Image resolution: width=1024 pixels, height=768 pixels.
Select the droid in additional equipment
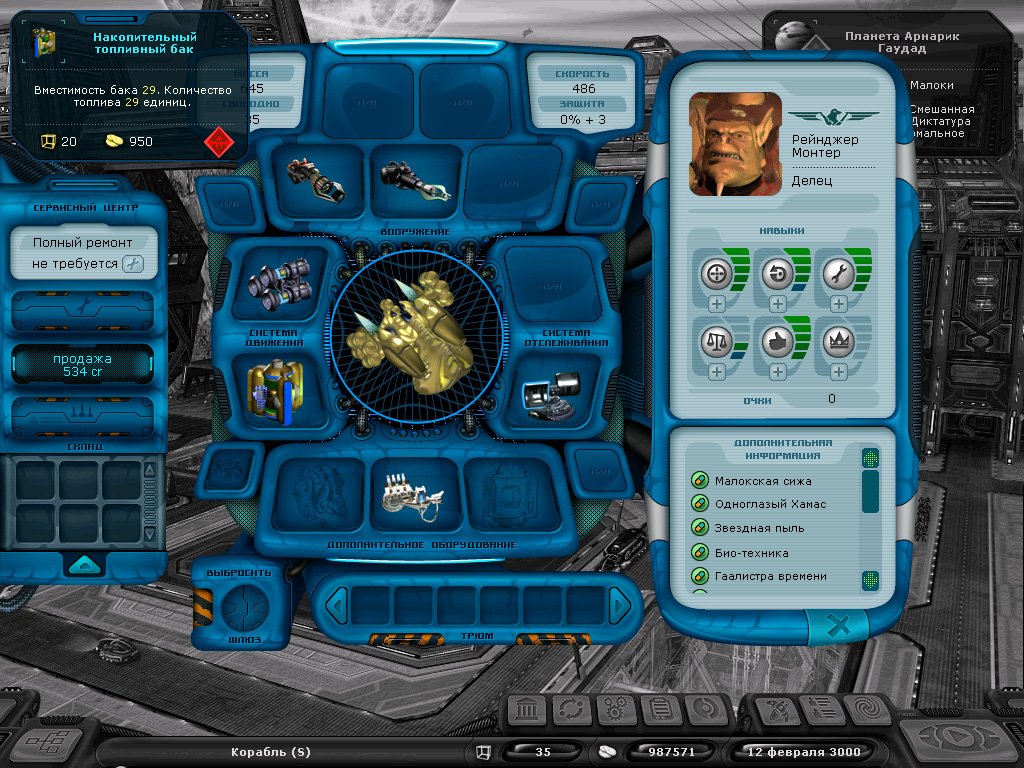point(415,490)
